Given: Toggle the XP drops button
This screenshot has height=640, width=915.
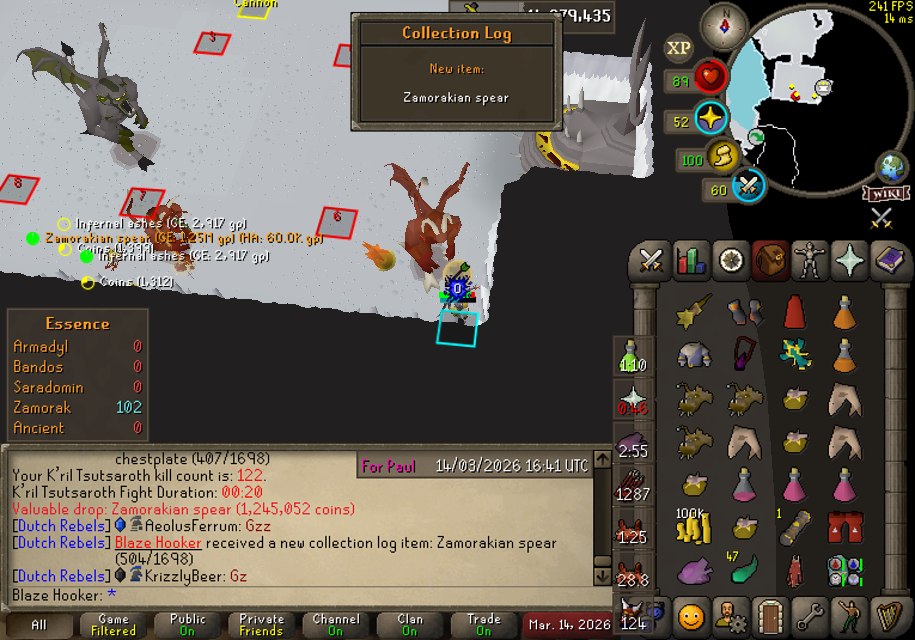Looking at the screenshot, I should coord(679,48).
